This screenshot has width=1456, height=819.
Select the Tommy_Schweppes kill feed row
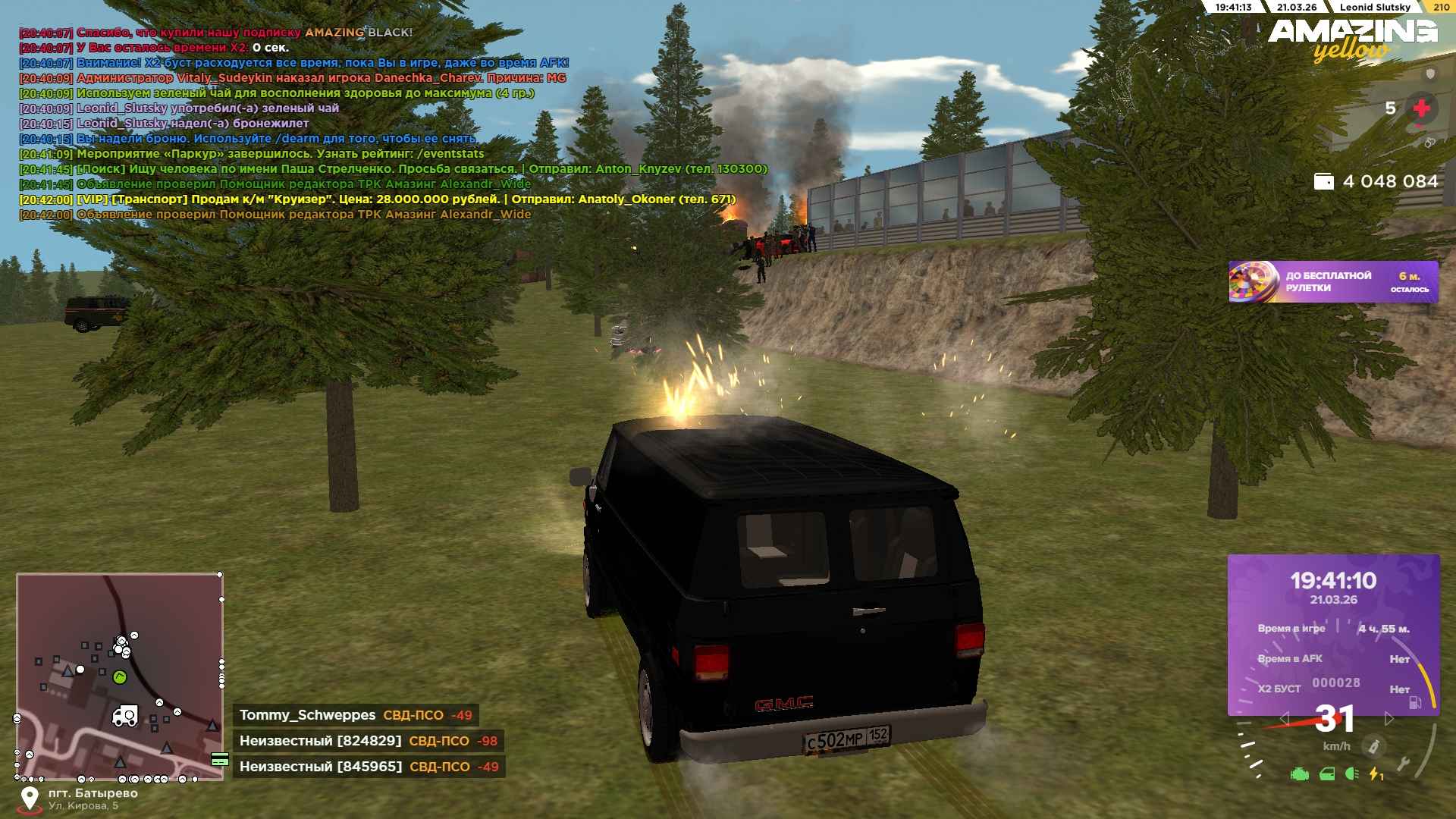pos(355,715)
